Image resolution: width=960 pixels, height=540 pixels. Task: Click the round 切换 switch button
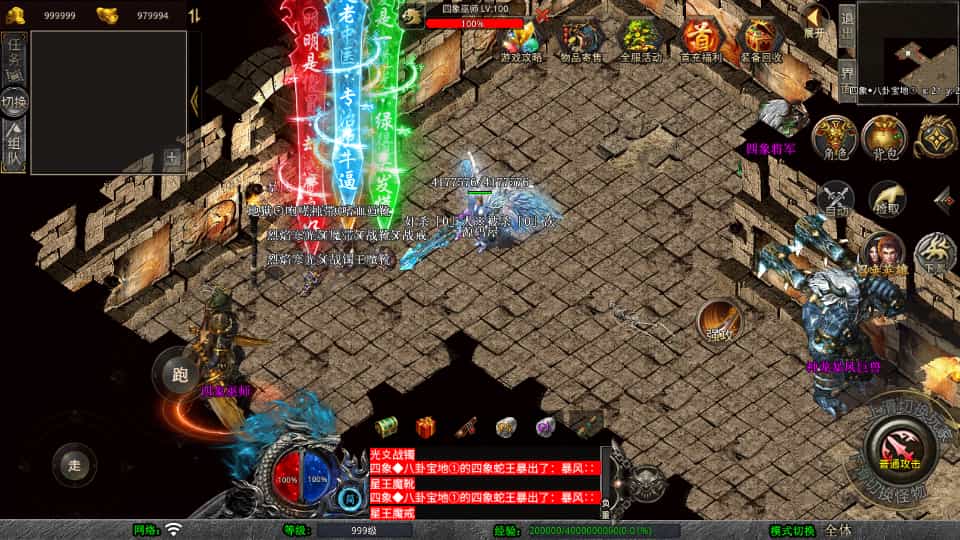click(15, 101)
